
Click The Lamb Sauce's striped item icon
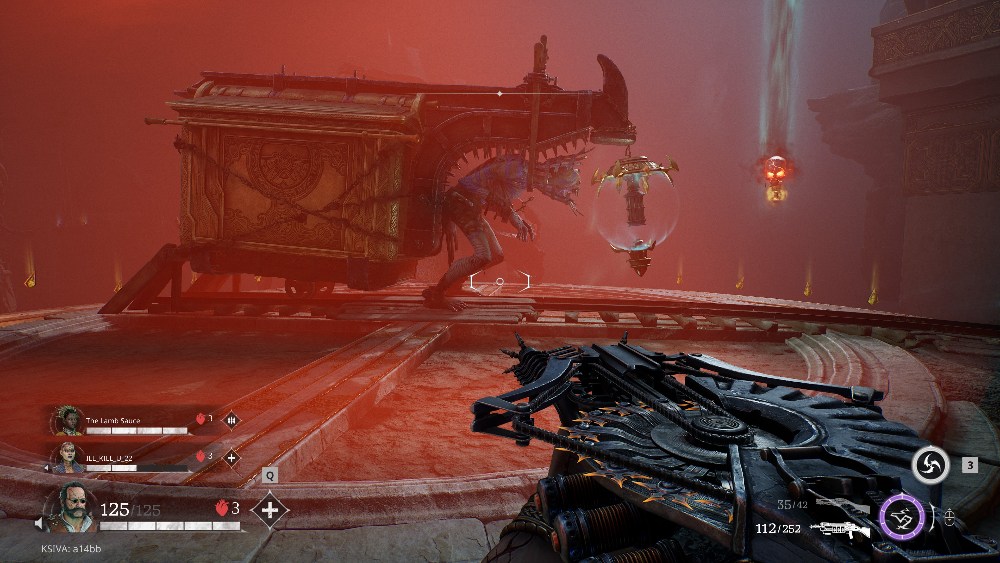[x=231, y=420]
